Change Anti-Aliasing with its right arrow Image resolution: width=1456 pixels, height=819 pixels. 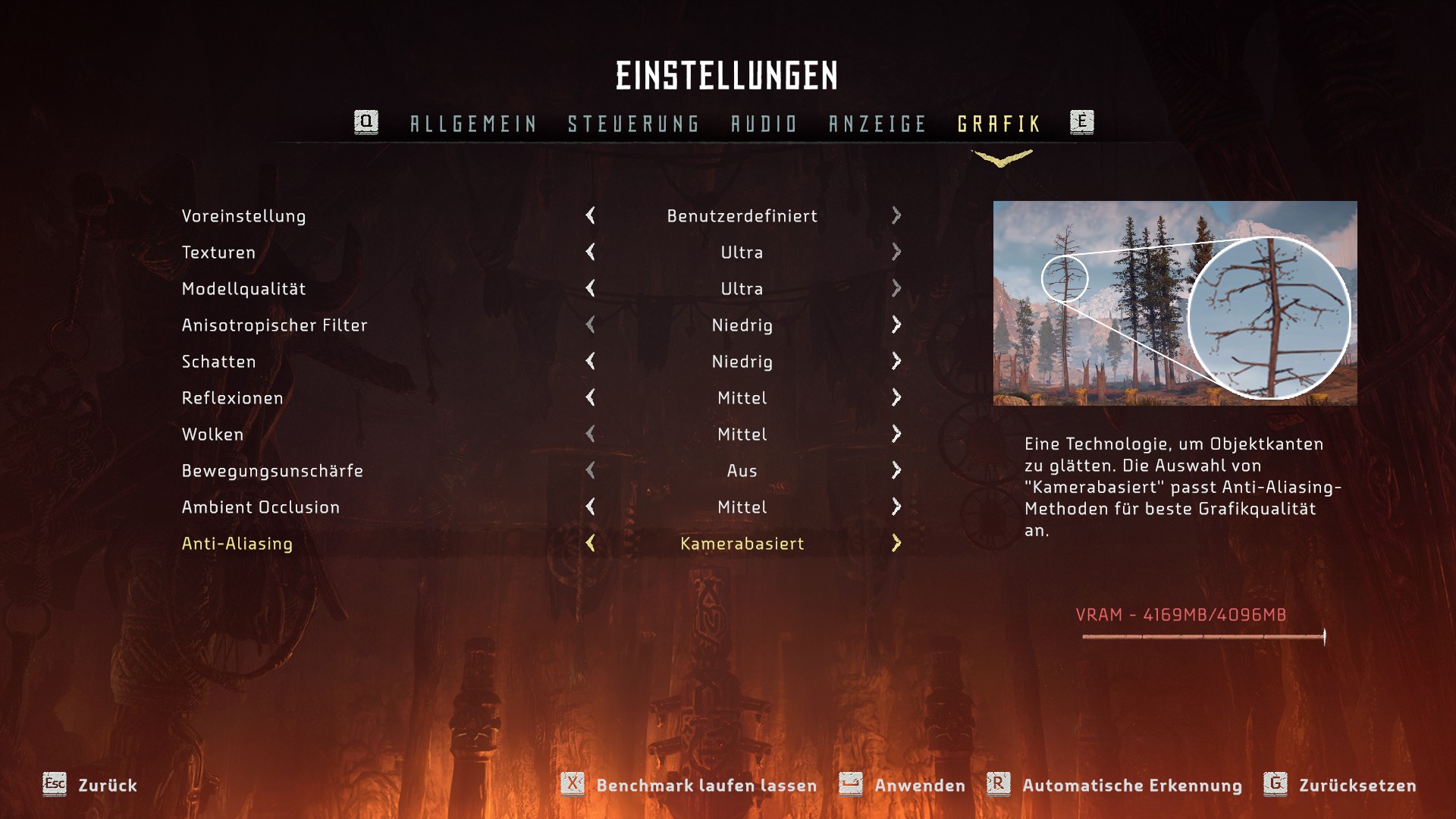coord(896,543)
